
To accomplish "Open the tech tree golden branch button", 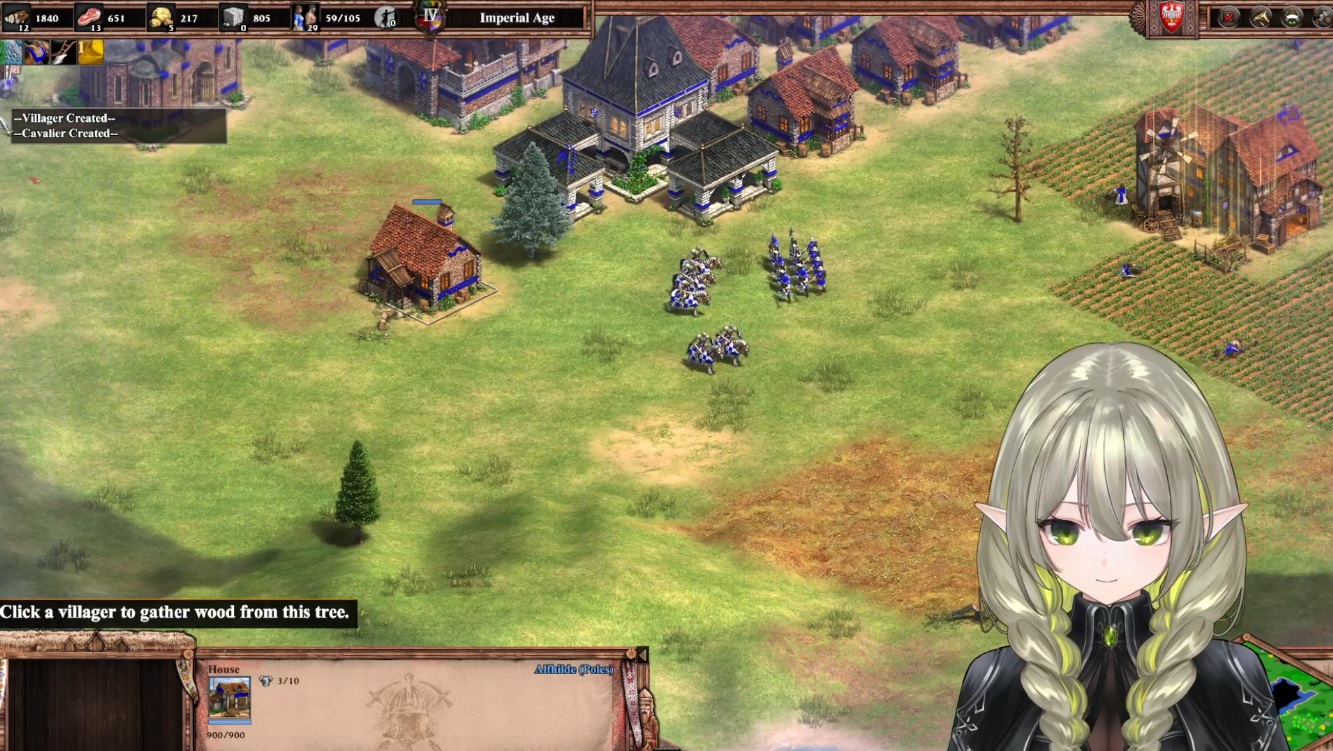I will coord(1261,17).
